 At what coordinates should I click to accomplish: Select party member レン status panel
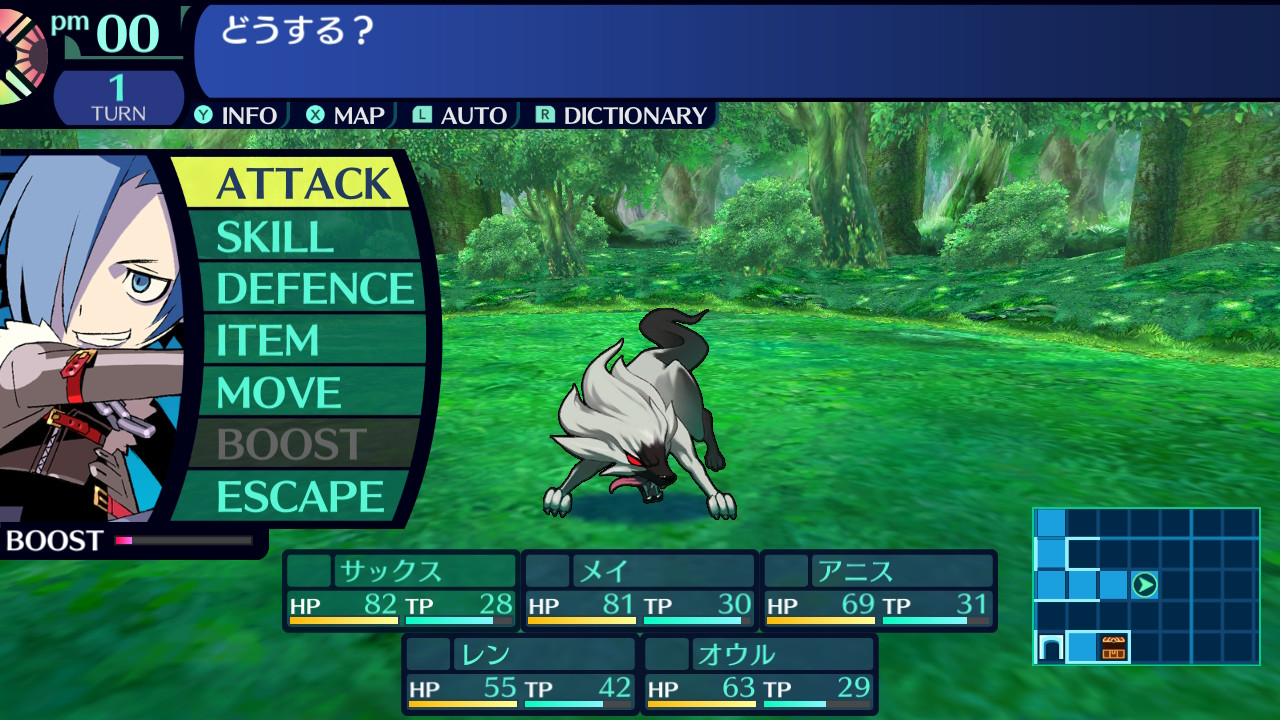click(x=520, y=674)
